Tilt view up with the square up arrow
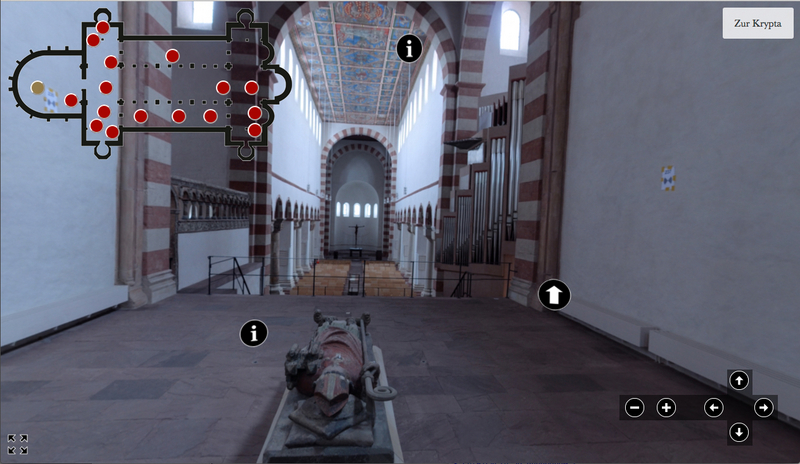 (738, 380)
